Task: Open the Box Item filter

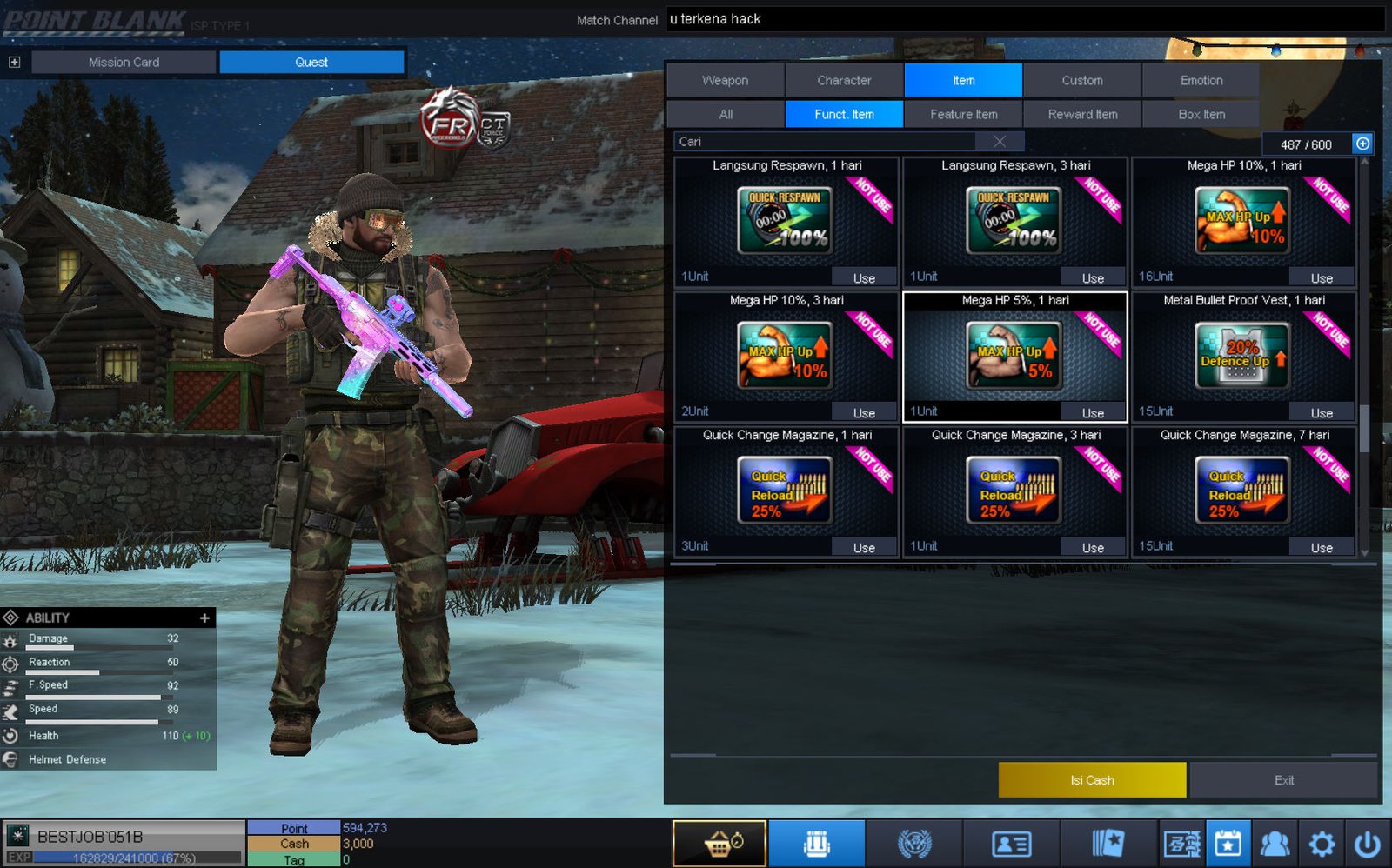Action: [1201, 114]
